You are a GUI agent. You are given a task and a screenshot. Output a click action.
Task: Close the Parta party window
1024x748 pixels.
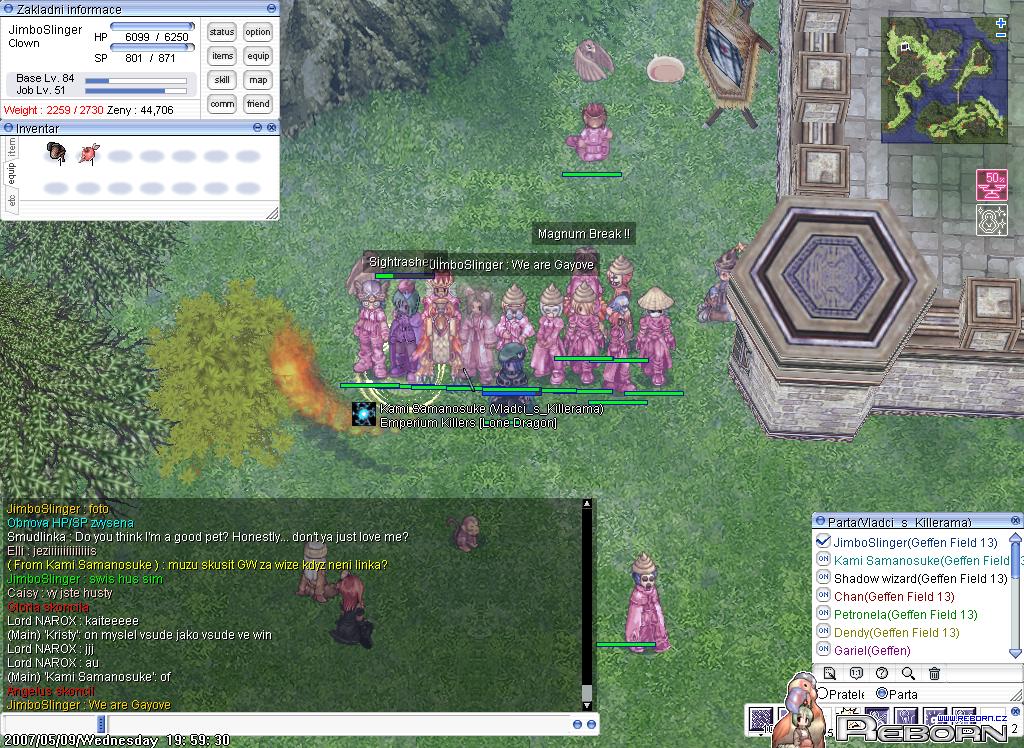pyautogui.click(x=1016, y=521)
